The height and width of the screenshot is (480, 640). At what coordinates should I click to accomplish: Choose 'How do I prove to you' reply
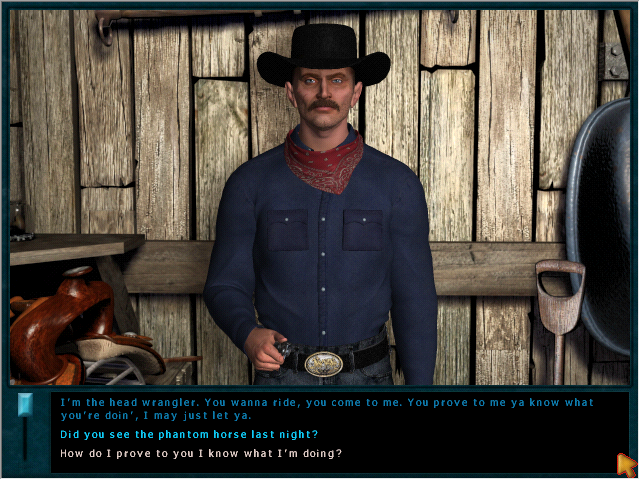coord(201,453)
